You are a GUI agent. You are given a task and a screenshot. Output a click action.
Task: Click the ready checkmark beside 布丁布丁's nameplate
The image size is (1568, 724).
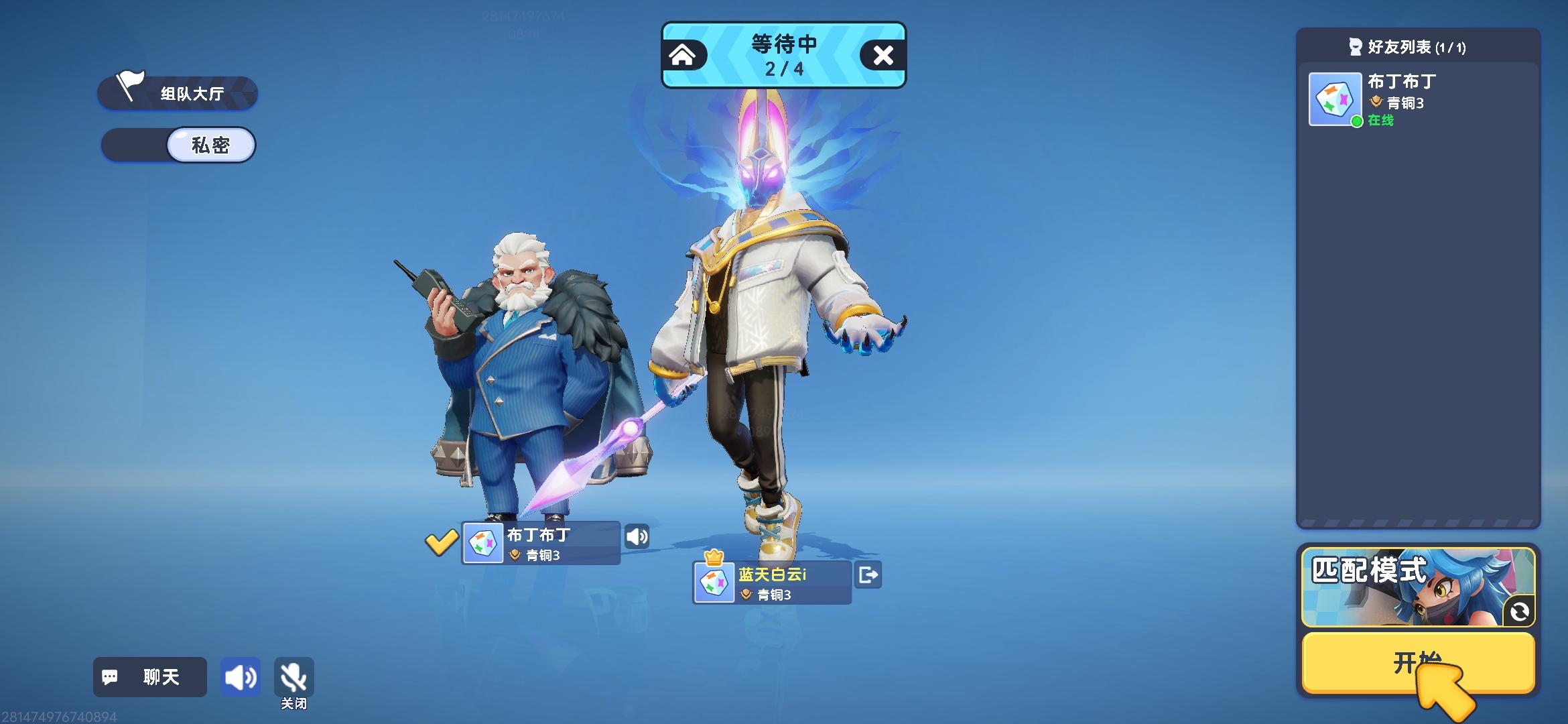441,542
